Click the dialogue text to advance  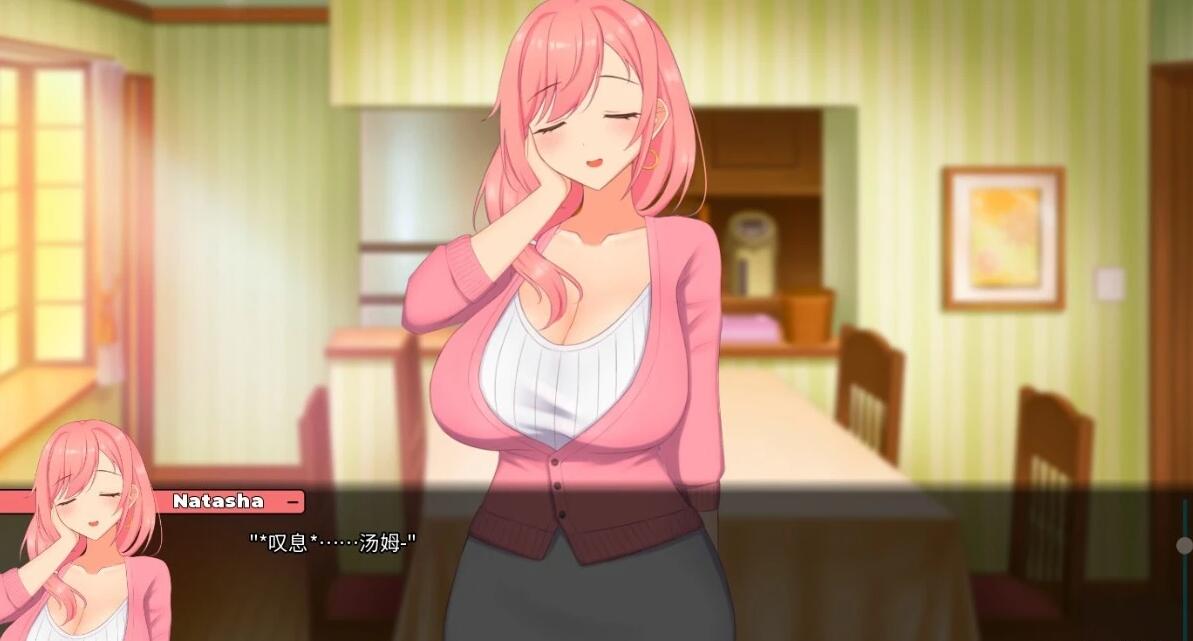332,542
